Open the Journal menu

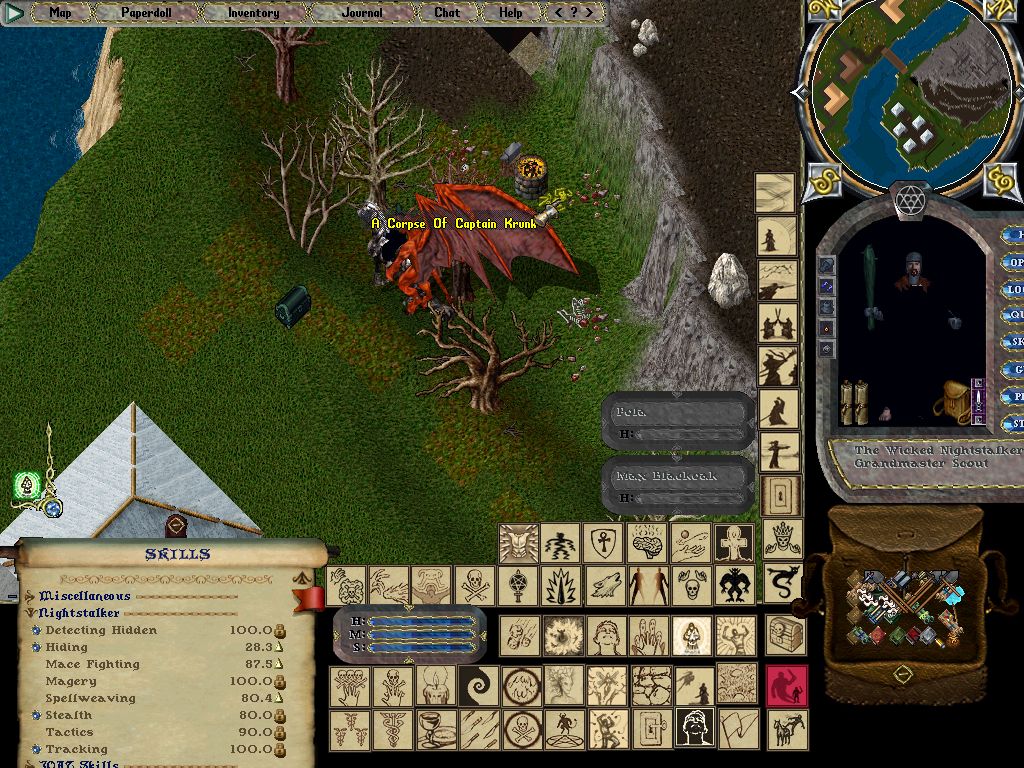coord(361,13)
